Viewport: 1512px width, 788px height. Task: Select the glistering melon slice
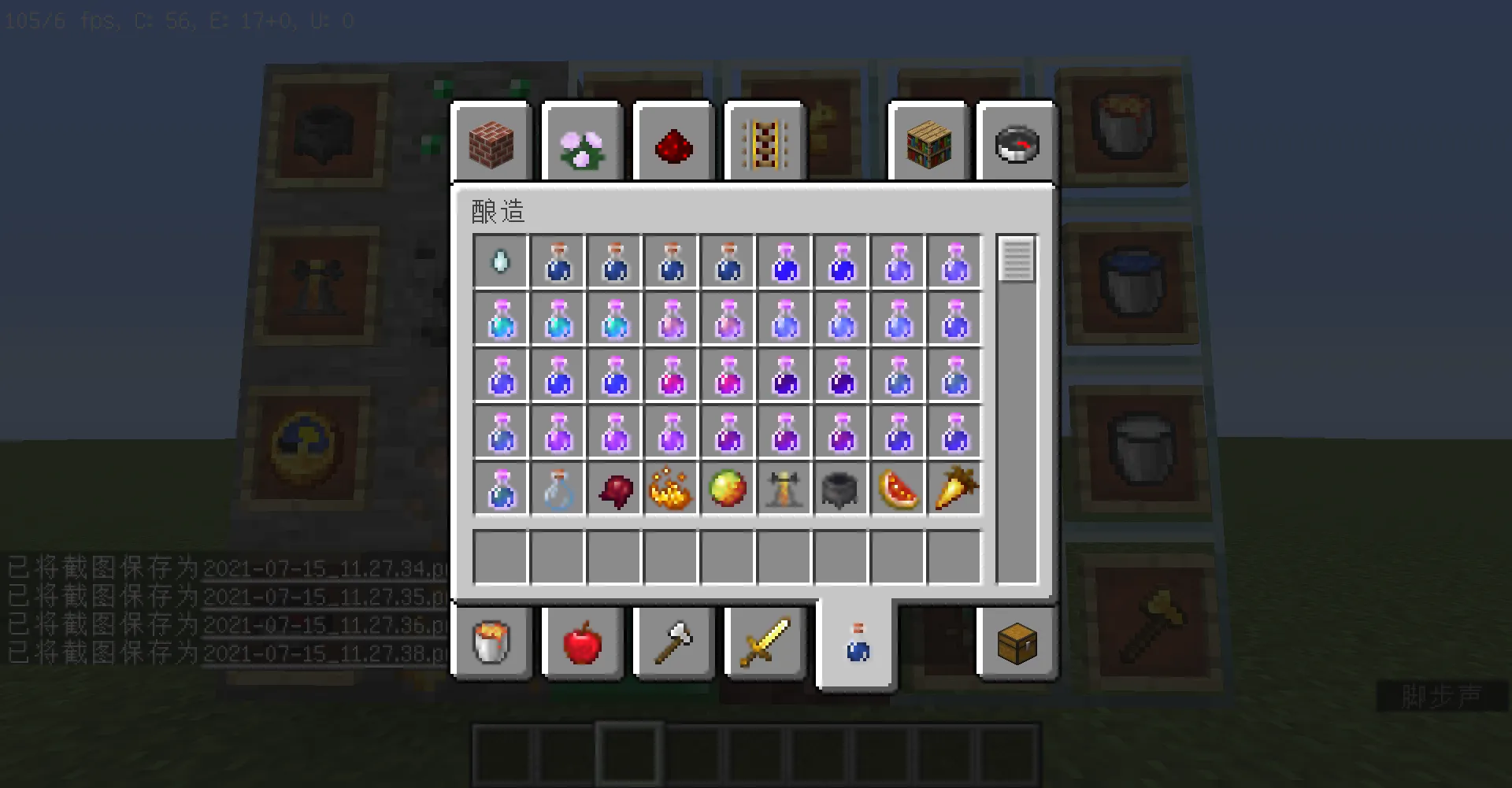(899, 488)
